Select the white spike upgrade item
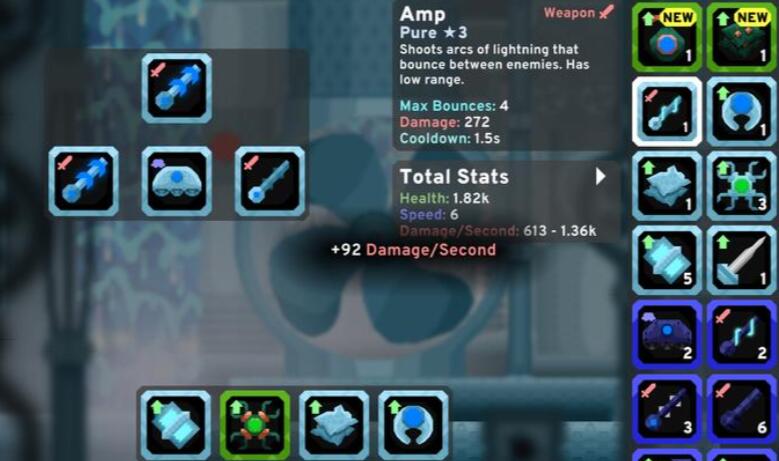The height and width of the screenshot is (461, 779). (741, 259)
